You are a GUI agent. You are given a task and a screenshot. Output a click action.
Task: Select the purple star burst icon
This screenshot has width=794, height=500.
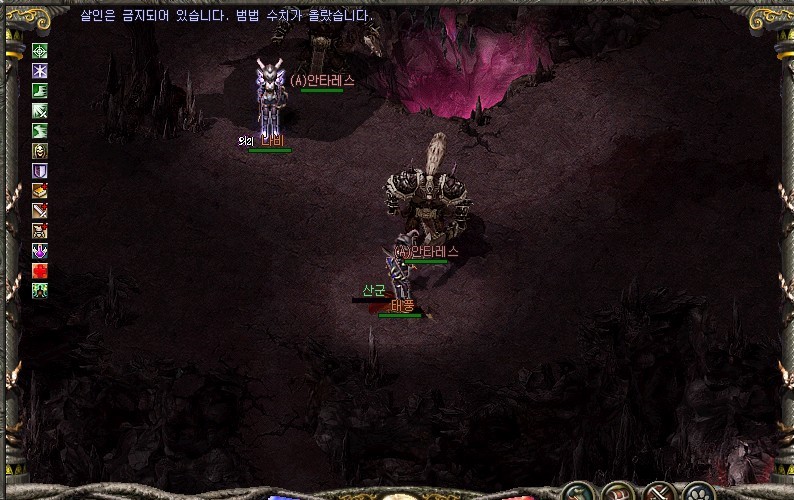(40, 71)
